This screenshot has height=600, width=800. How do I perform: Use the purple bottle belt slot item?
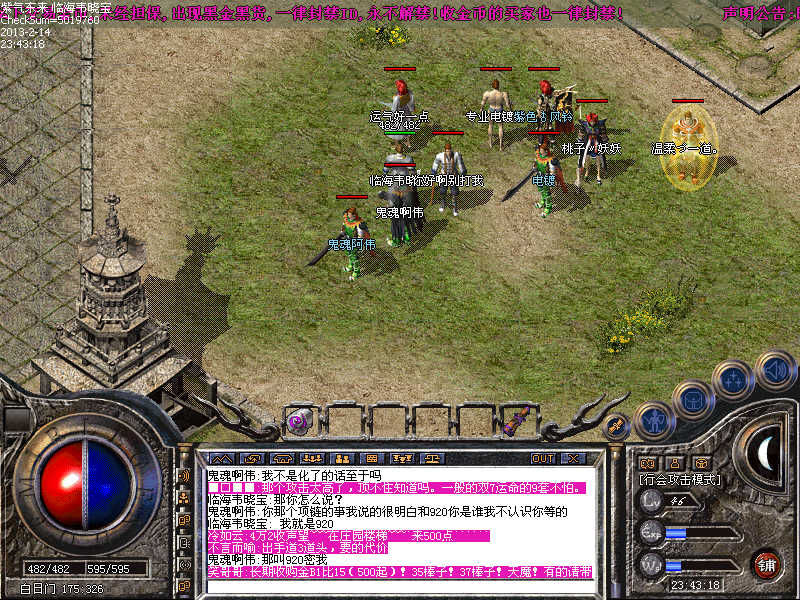click(520, 420)
